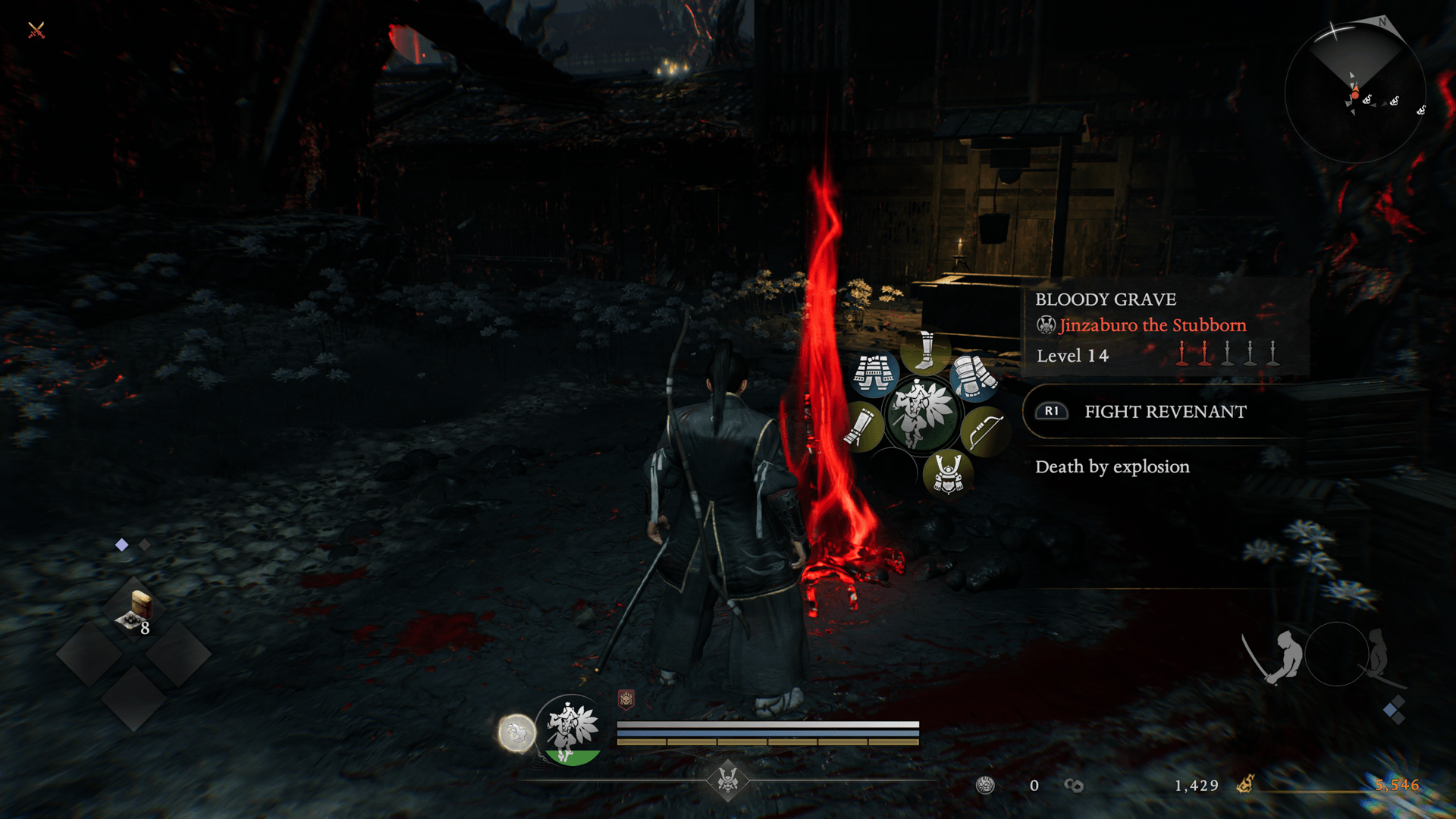1456x819 pixels.
Task: Inspect the revenant's torso armor icon
Action: point(874,375)
